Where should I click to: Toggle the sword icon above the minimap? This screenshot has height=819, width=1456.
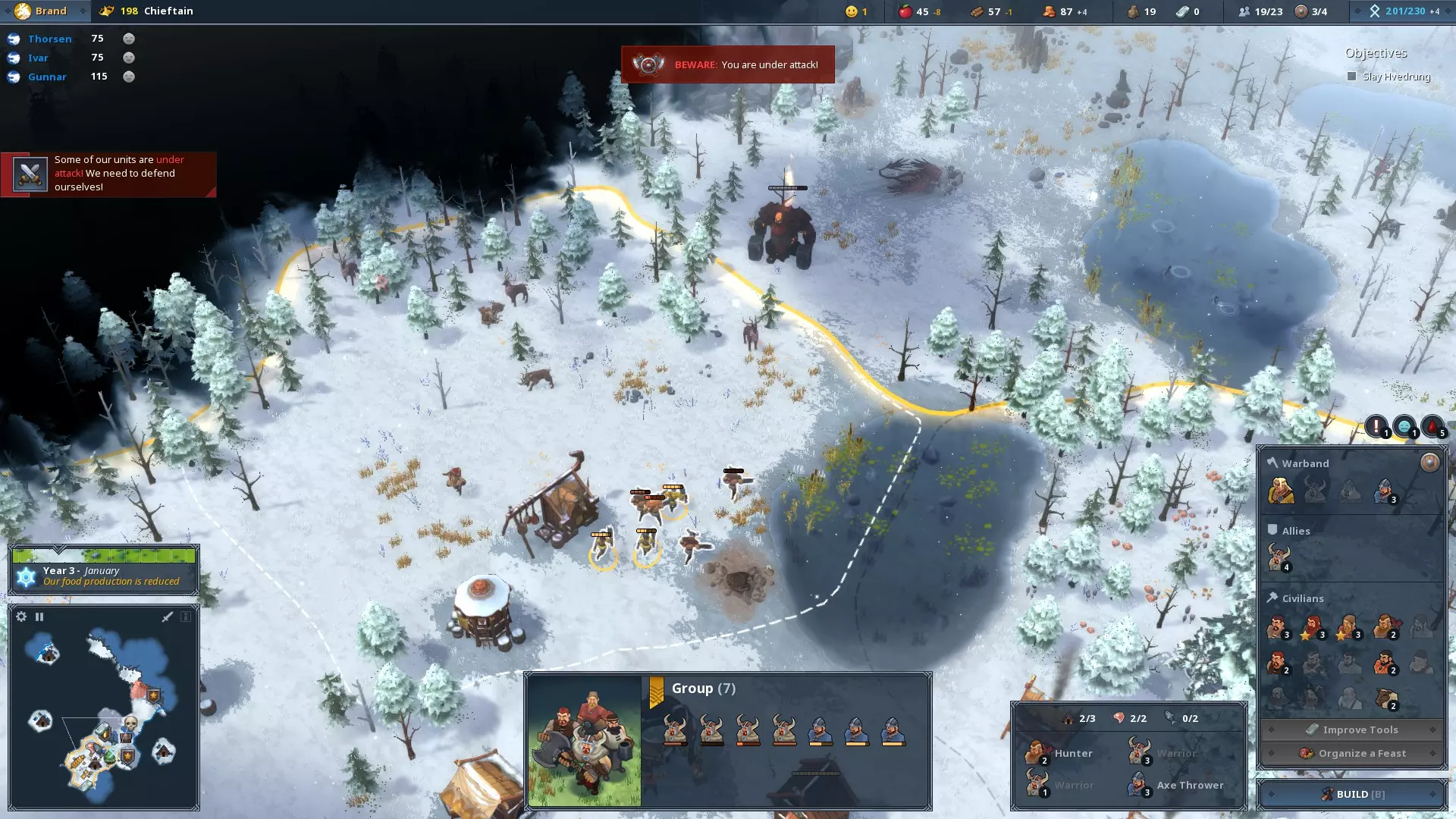click(168, 617)
